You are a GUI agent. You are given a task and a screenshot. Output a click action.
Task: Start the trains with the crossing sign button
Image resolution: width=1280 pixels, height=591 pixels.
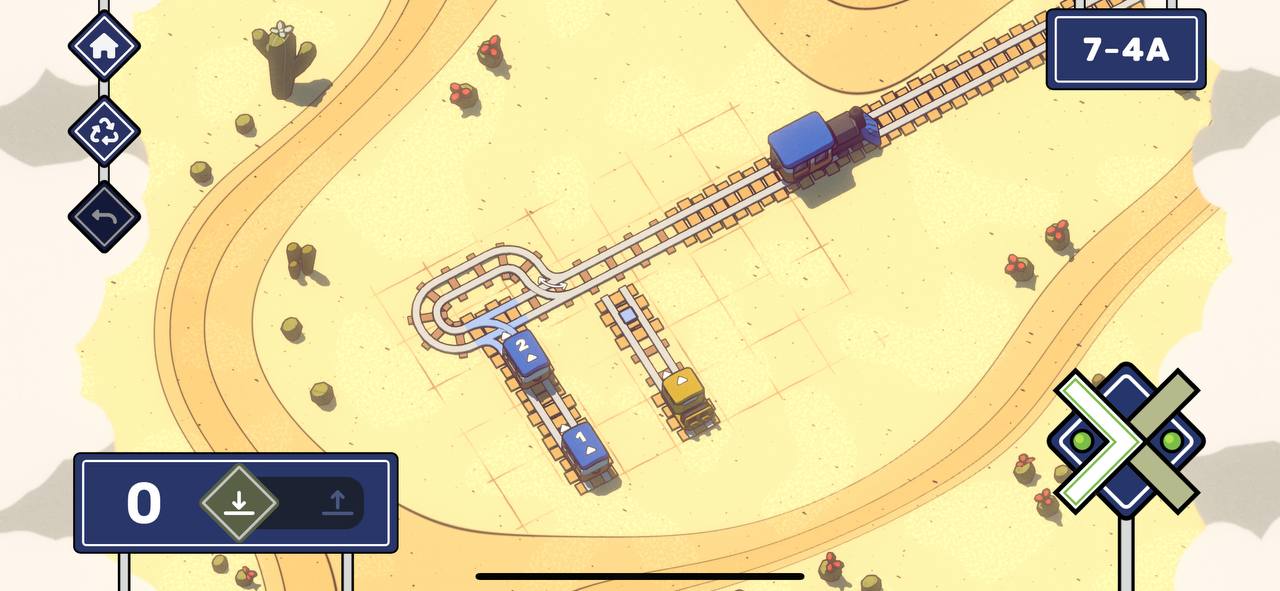pos(1126,441)
